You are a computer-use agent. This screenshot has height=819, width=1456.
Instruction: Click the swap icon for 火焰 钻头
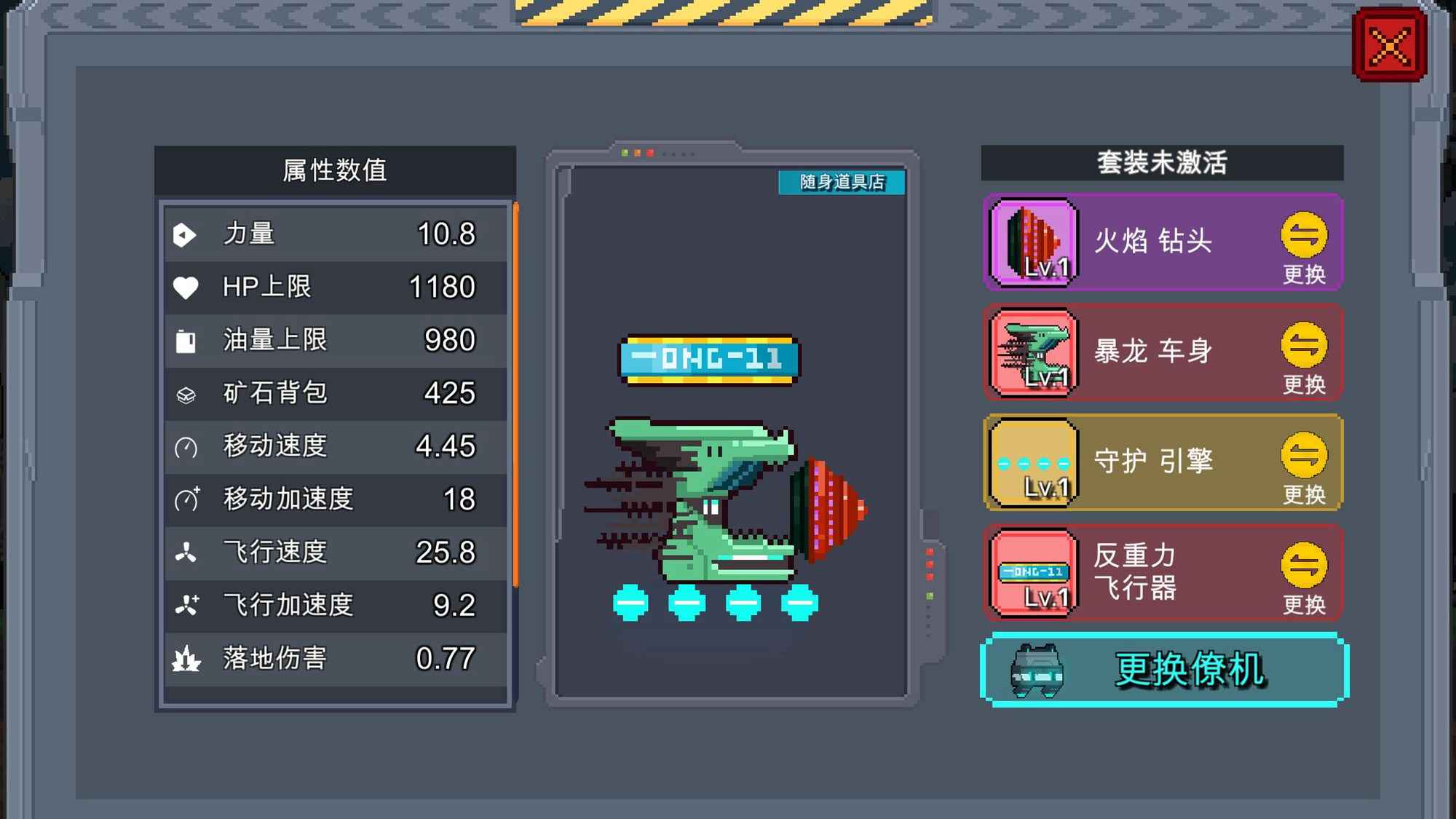pos(1306,234)
